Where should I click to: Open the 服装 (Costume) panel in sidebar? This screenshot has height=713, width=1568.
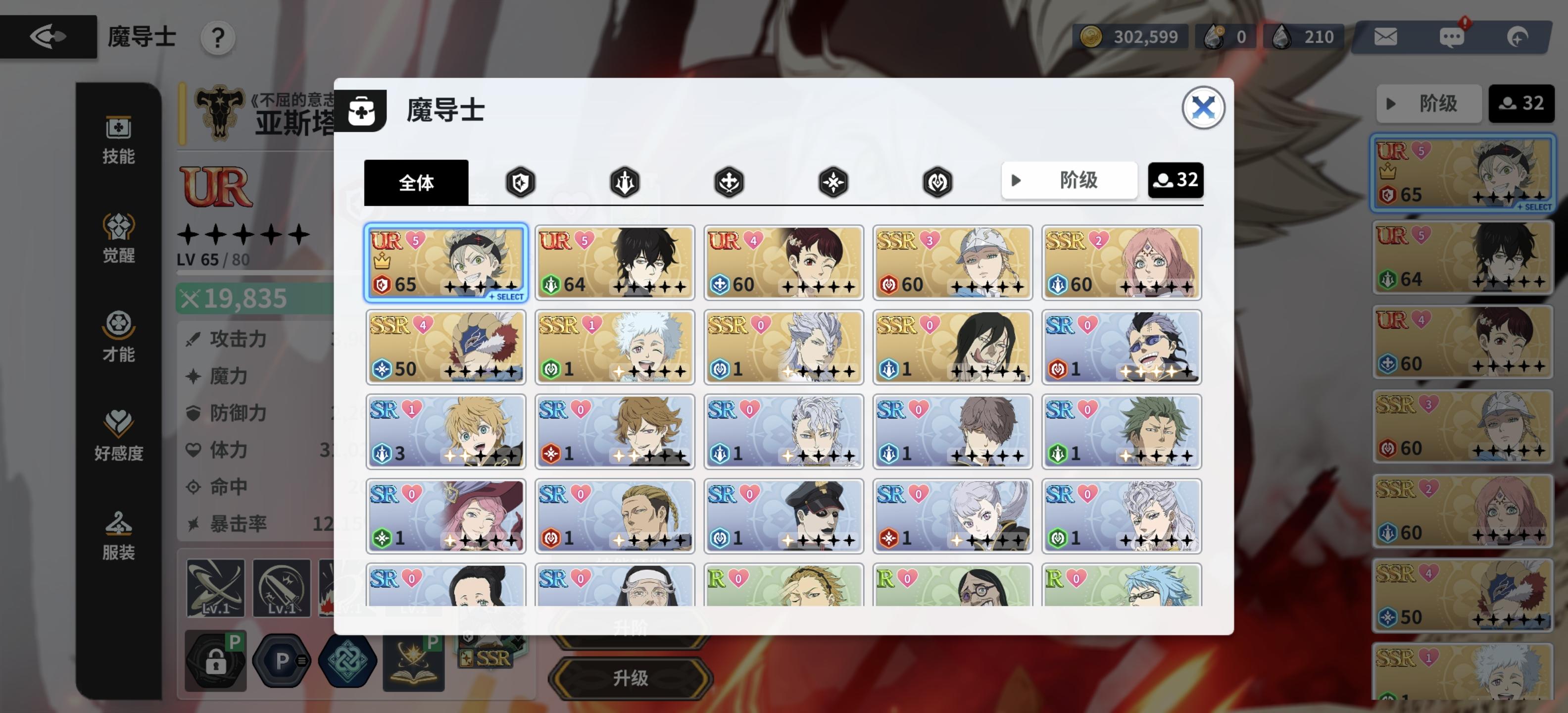click(119, 534)
